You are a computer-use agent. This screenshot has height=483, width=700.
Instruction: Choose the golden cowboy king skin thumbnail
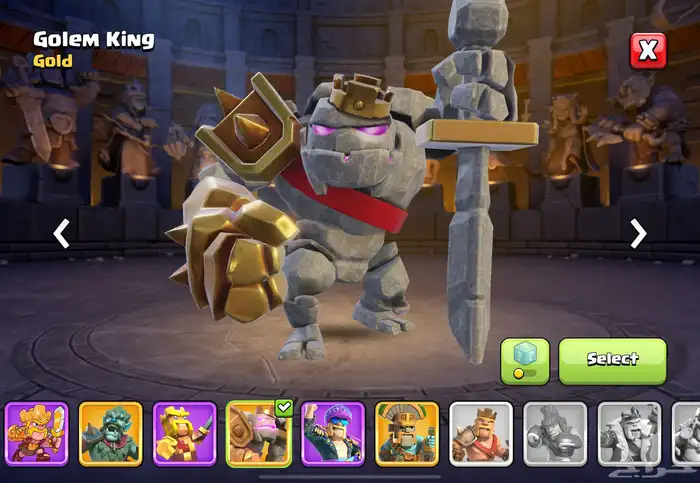click(x=37, y=433)
